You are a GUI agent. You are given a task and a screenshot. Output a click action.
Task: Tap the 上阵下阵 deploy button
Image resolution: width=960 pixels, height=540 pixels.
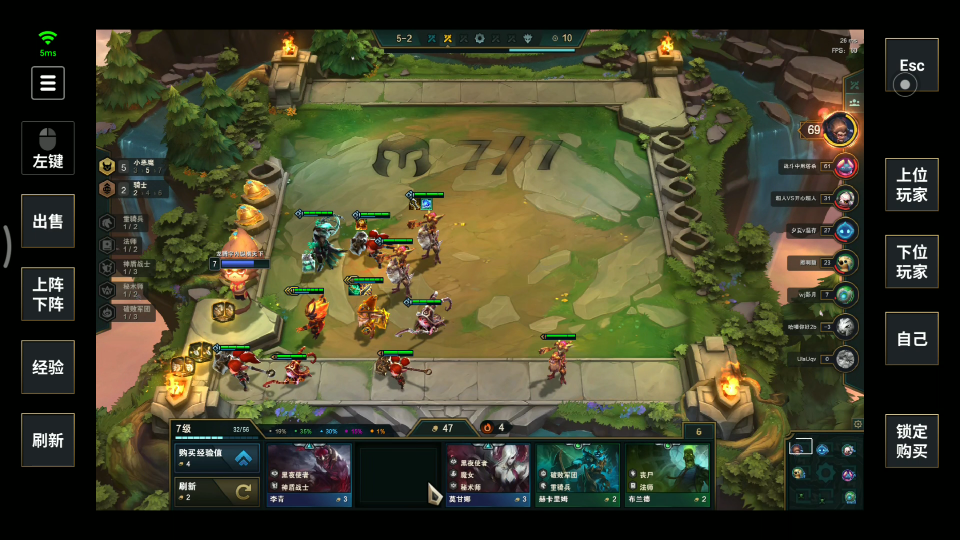point(48,294)
